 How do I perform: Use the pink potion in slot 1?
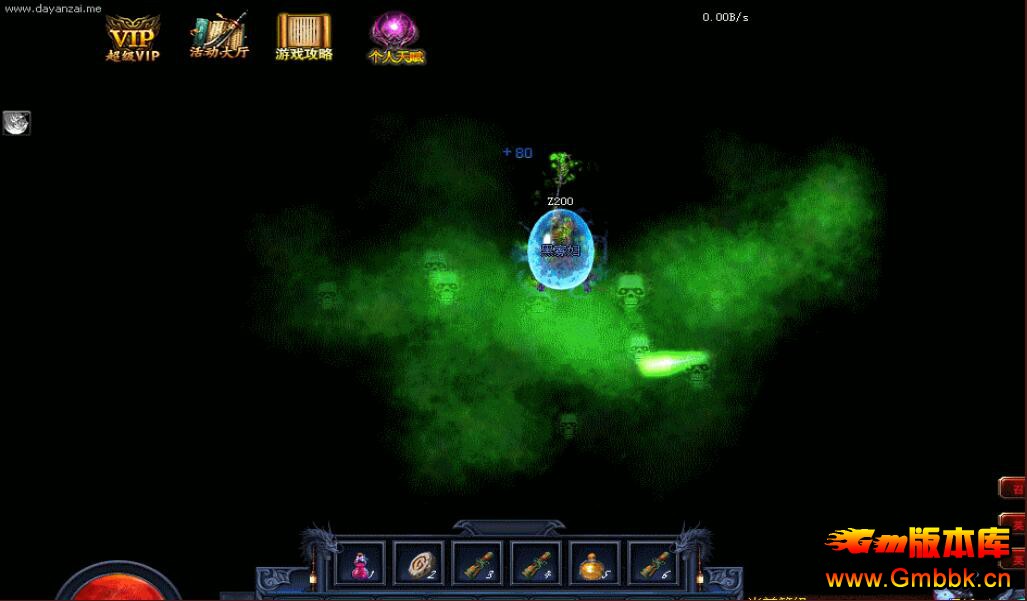click(x=360, y=565)
